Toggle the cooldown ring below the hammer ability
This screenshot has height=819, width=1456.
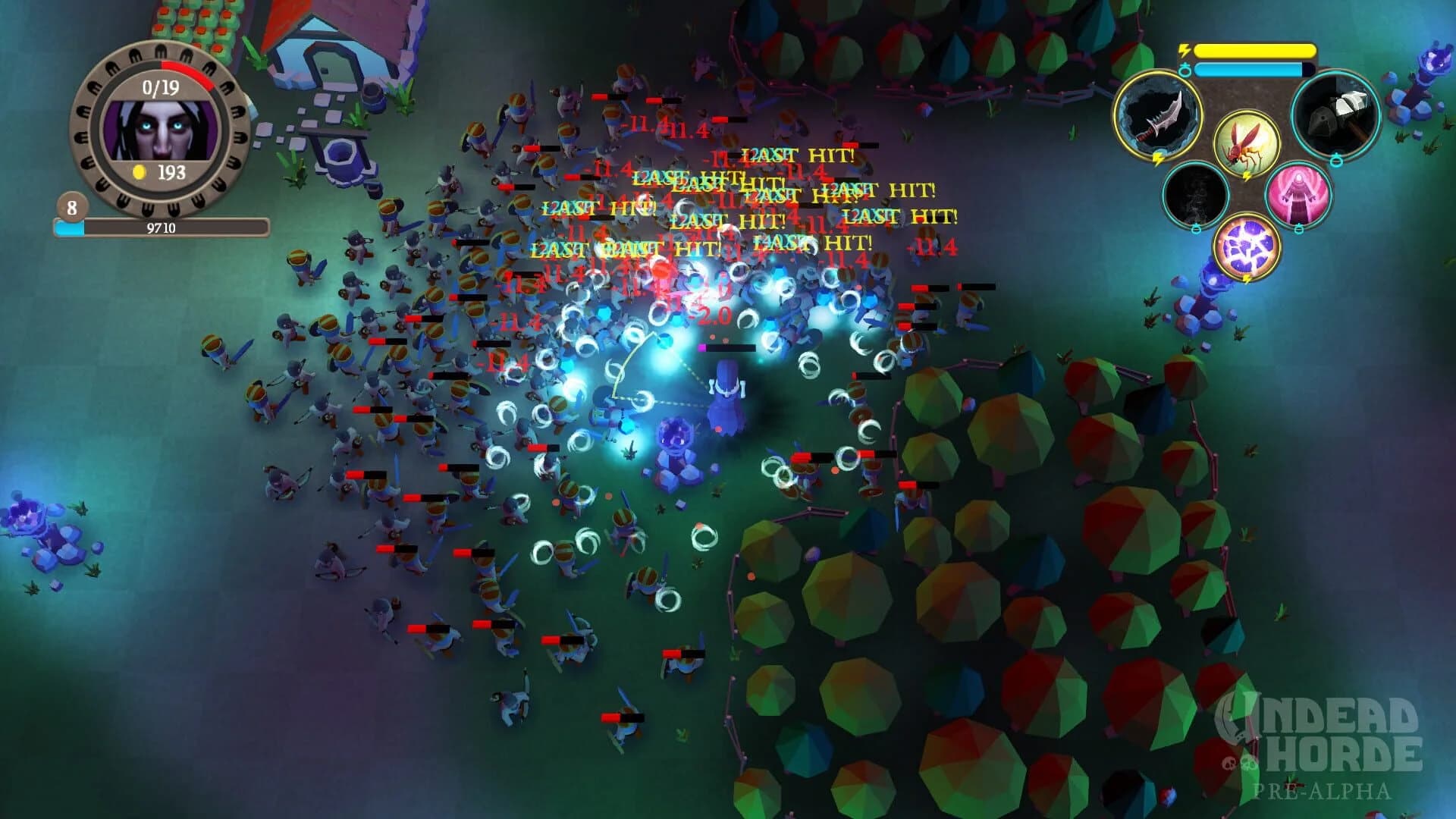tap(1336, 159)
